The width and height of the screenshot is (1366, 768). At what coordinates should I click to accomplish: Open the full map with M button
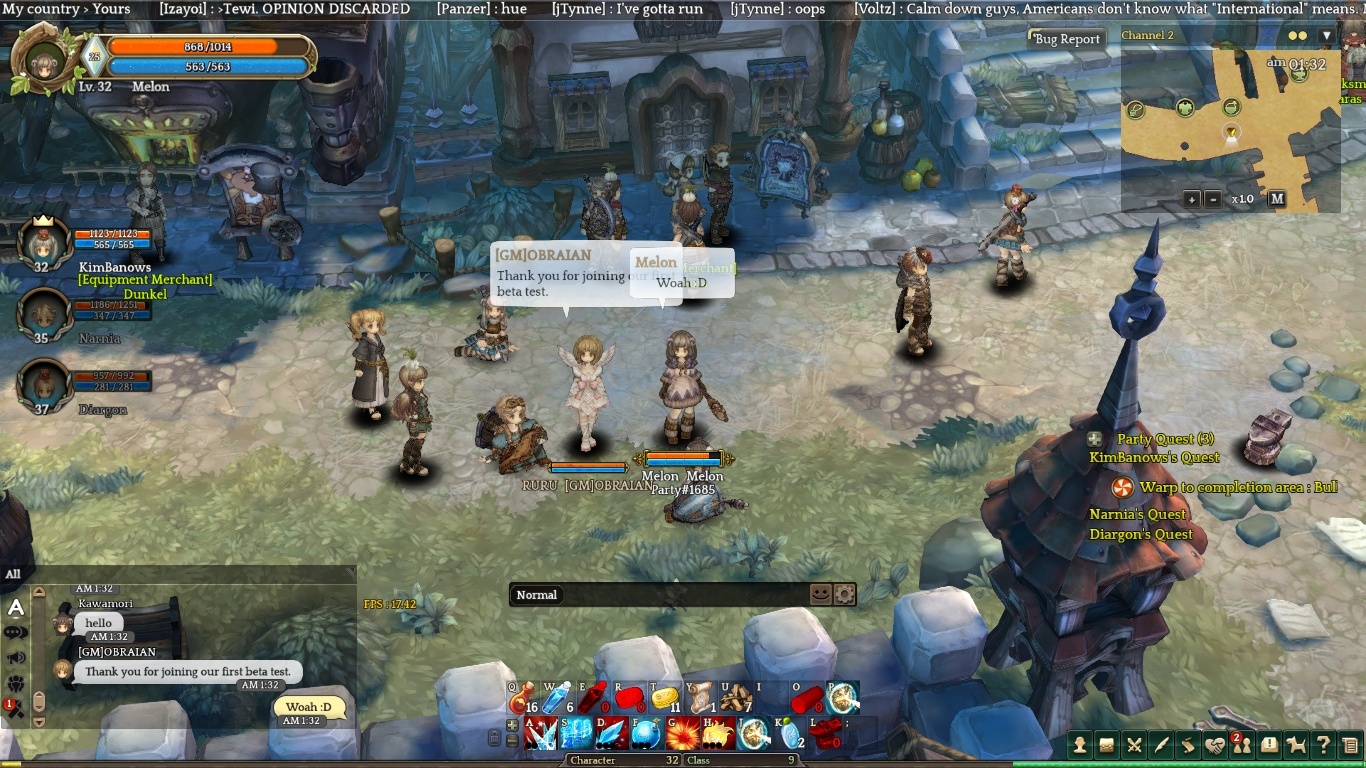click(x=1277, y=199)
